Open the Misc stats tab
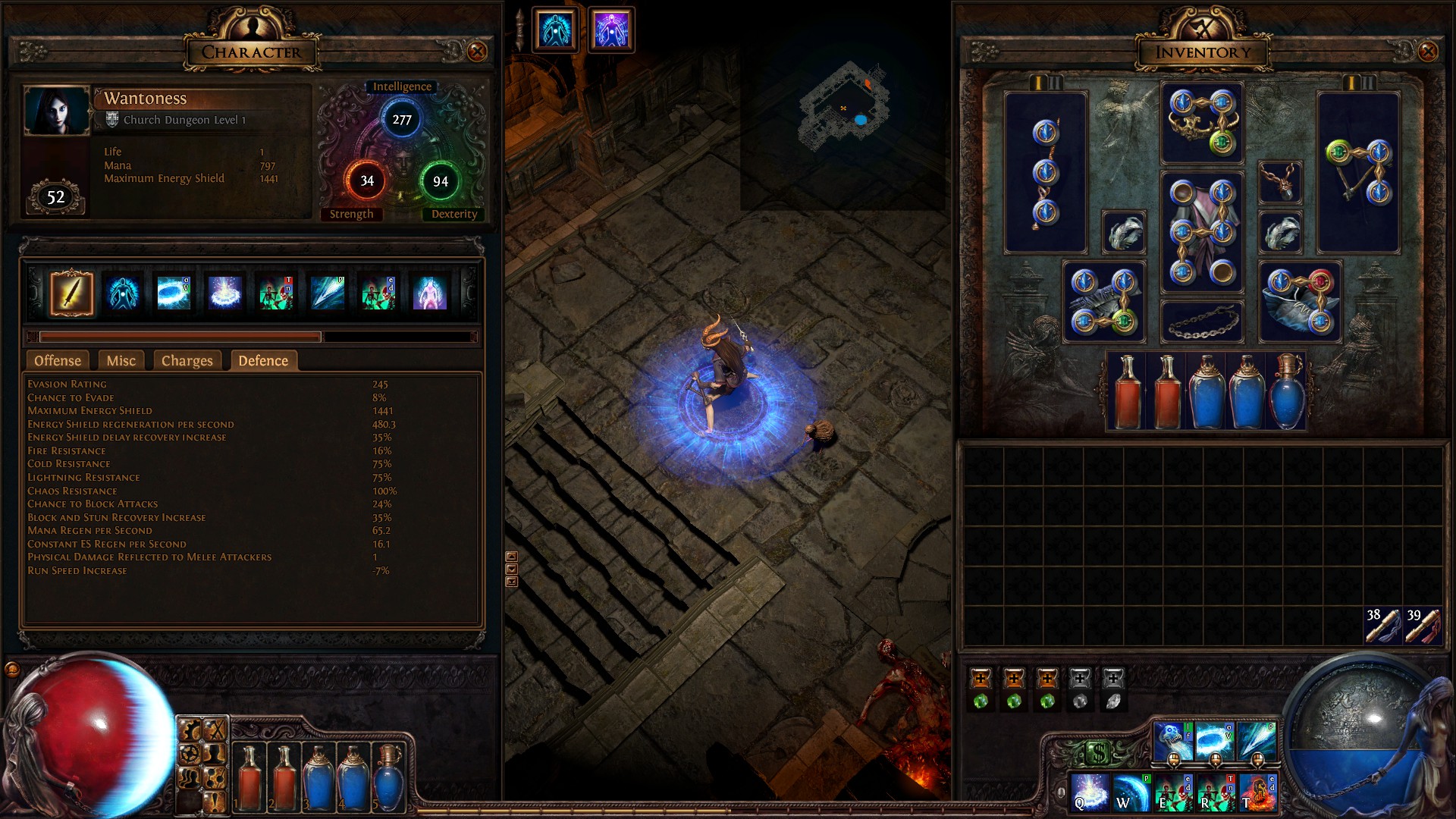The height and width of the screenshot is (819, 1456). pyautogui.click(x=121, y=361)
